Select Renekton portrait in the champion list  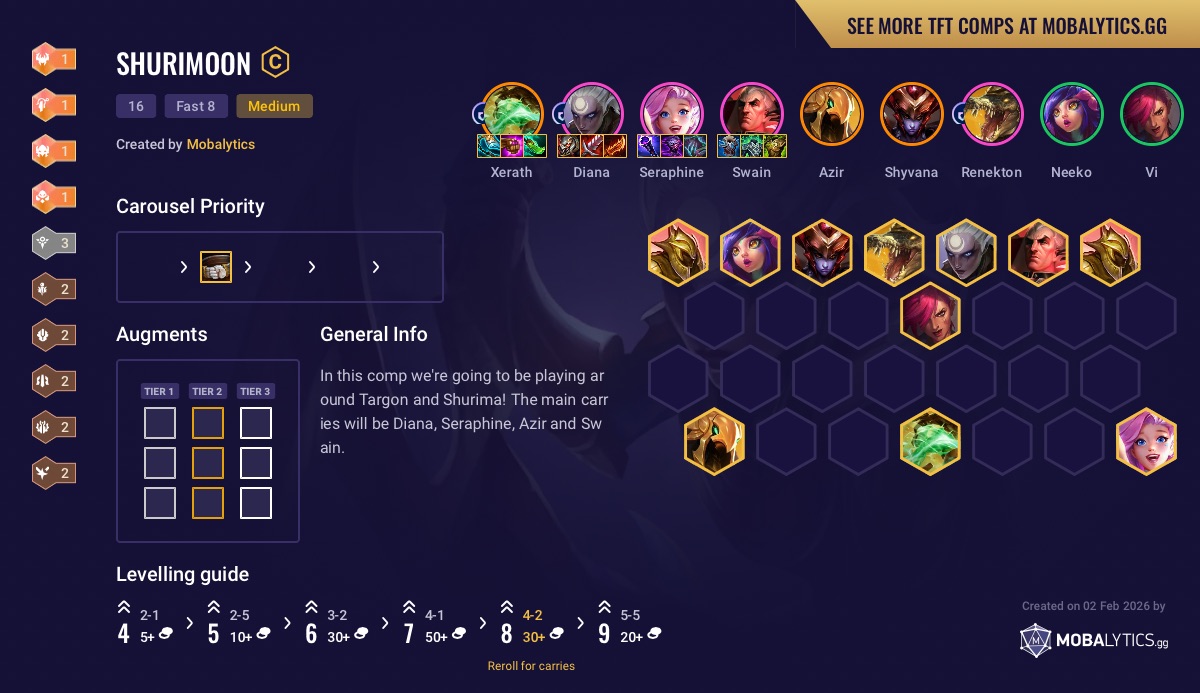991,113
